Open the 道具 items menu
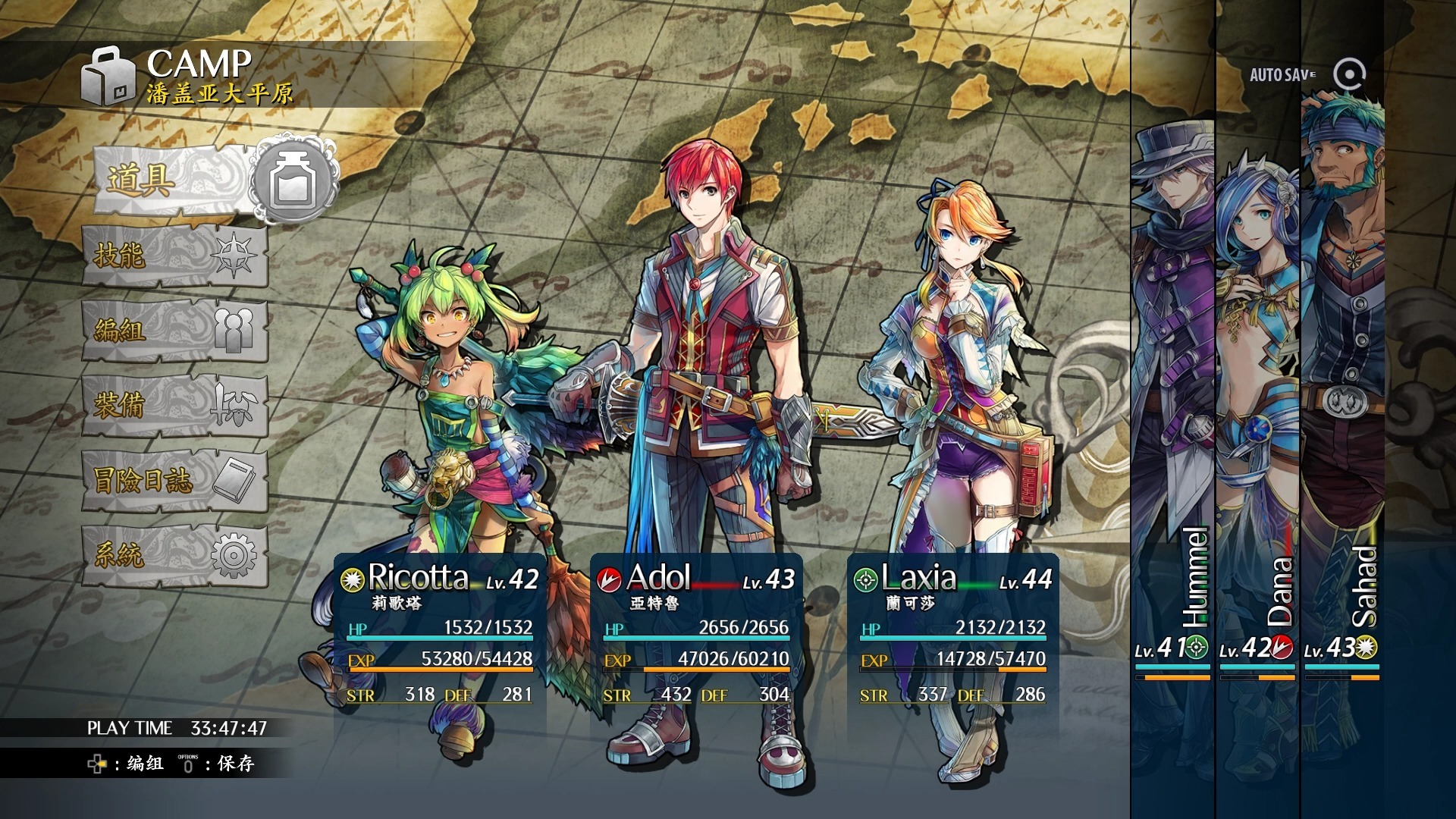 click(174, 180)
